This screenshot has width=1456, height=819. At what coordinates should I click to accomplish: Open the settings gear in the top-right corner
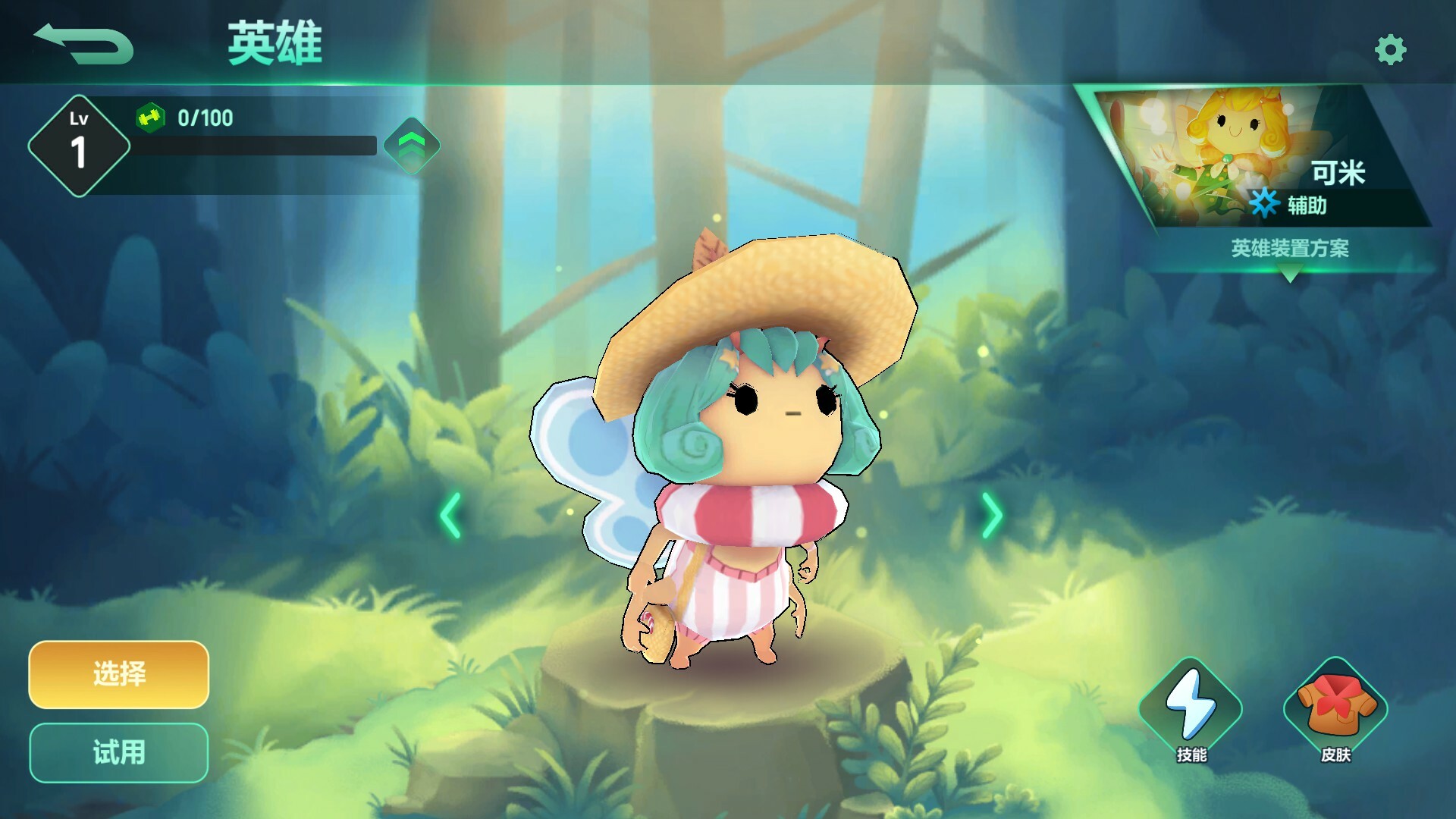tap(1390, 49)
